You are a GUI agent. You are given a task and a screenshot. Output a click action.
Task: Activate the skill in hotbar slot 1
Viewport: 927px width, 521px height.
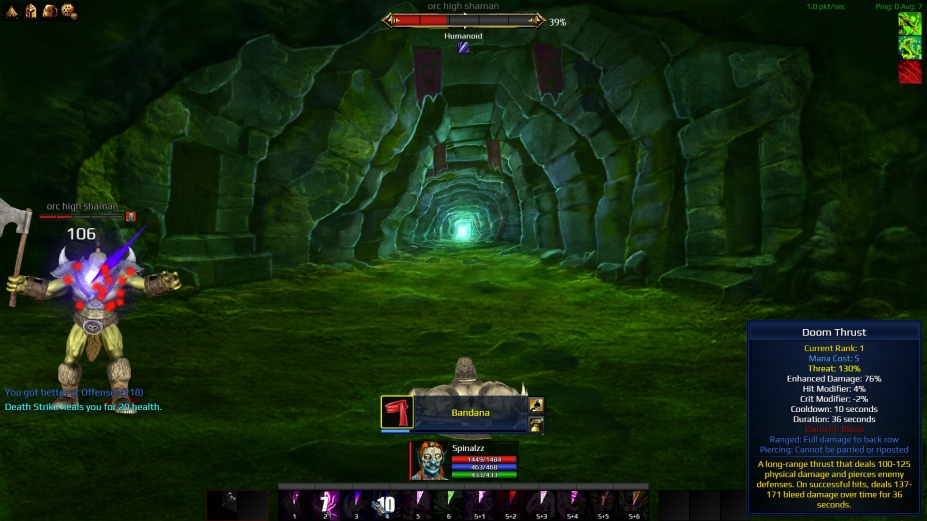295,502
